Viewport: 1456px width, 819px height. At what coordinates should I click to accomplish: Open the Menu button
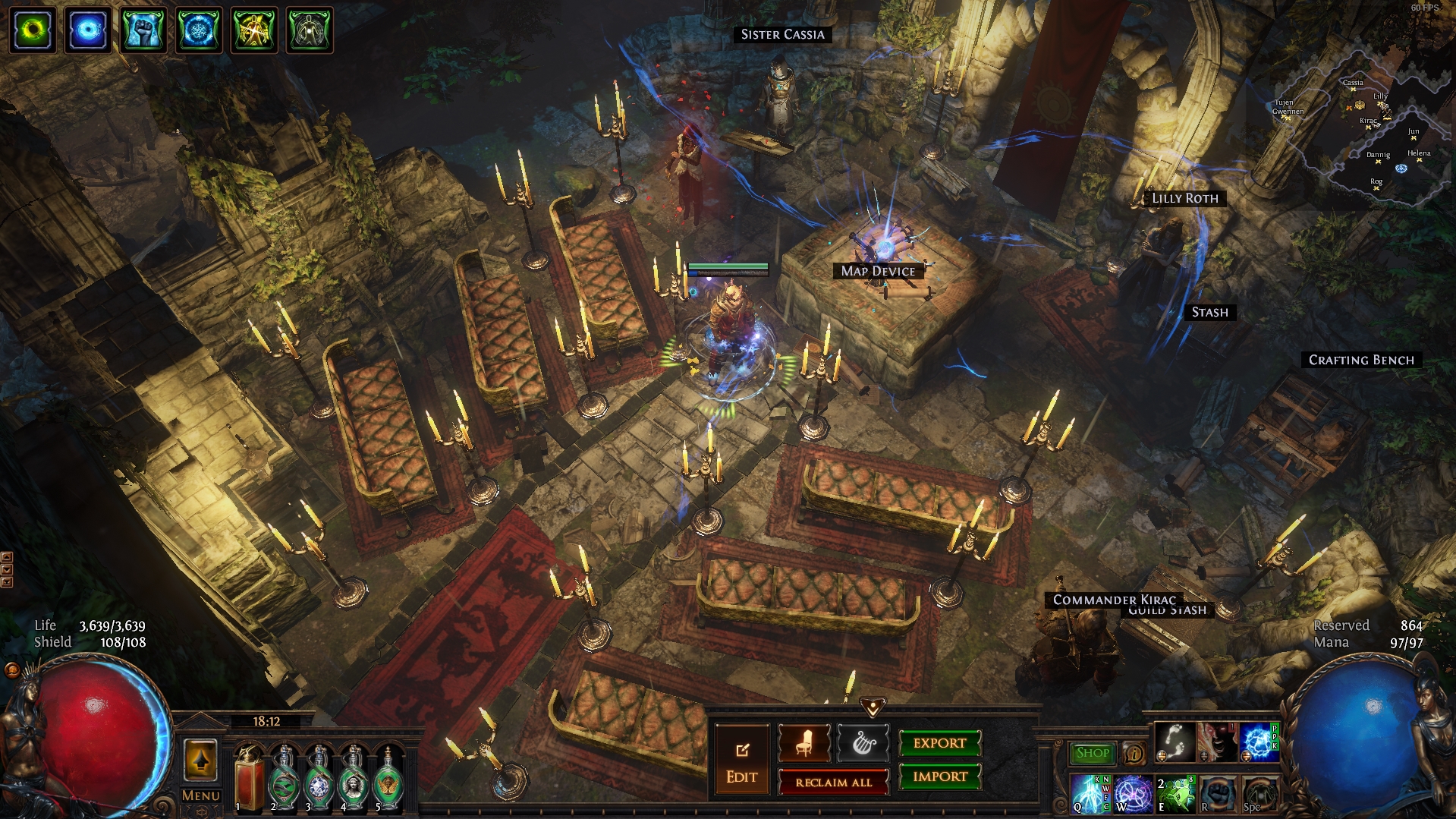click(201, 795)
